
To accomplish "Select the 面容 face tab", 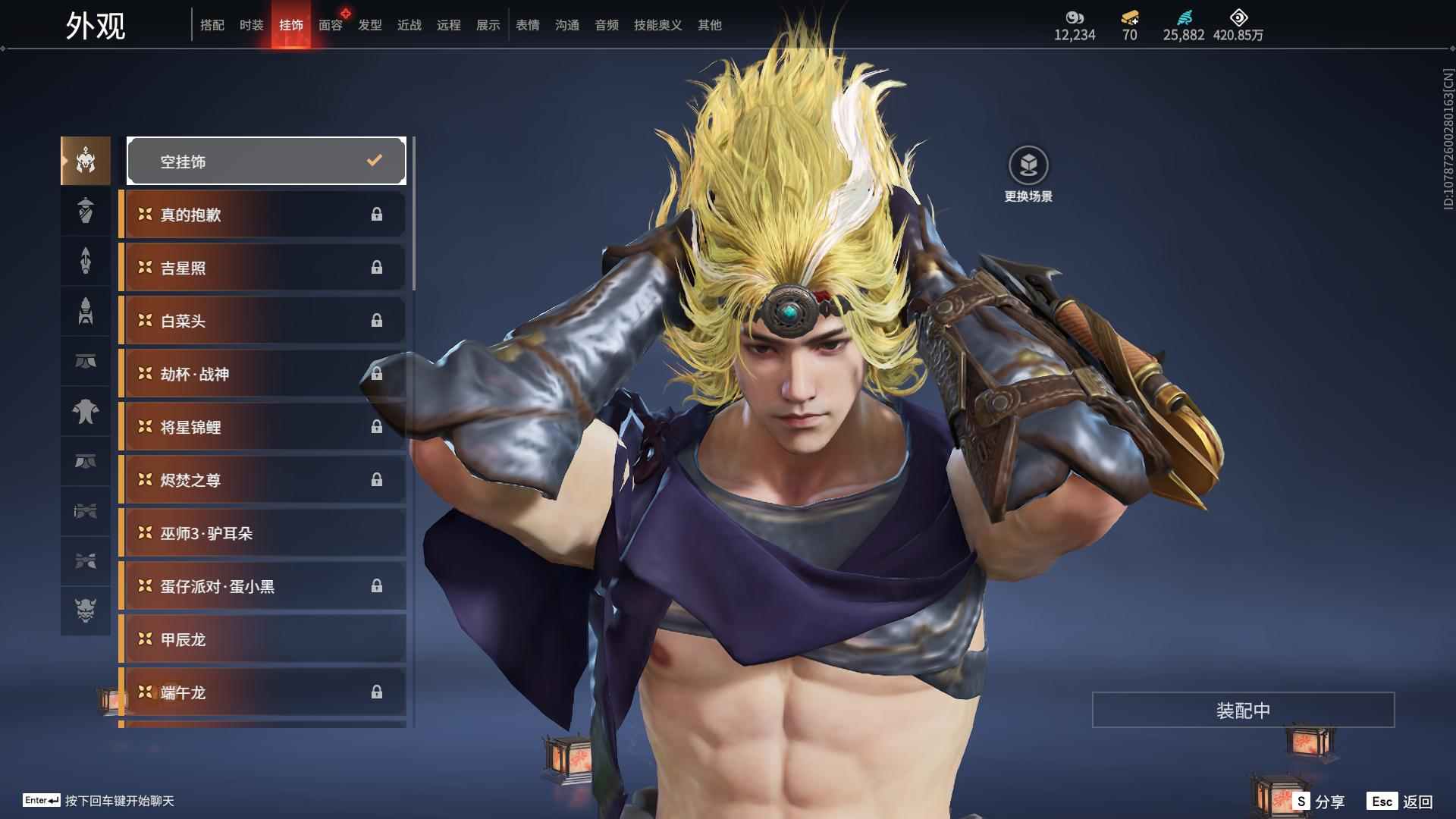I will point(330,25).
